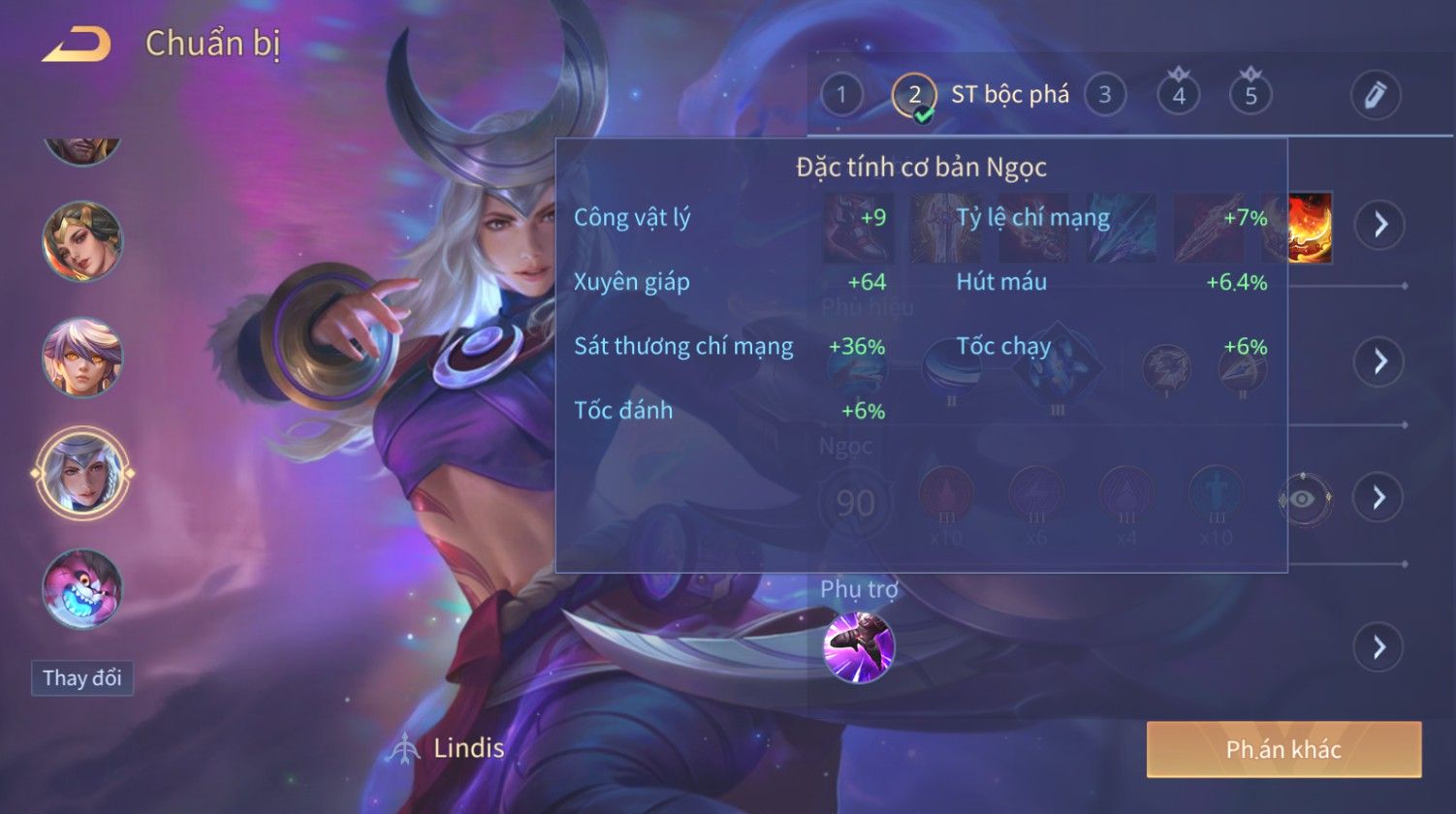Go back using the return arrow
Viewport: 1456px width, 814px height.
(x=77, y=45)
